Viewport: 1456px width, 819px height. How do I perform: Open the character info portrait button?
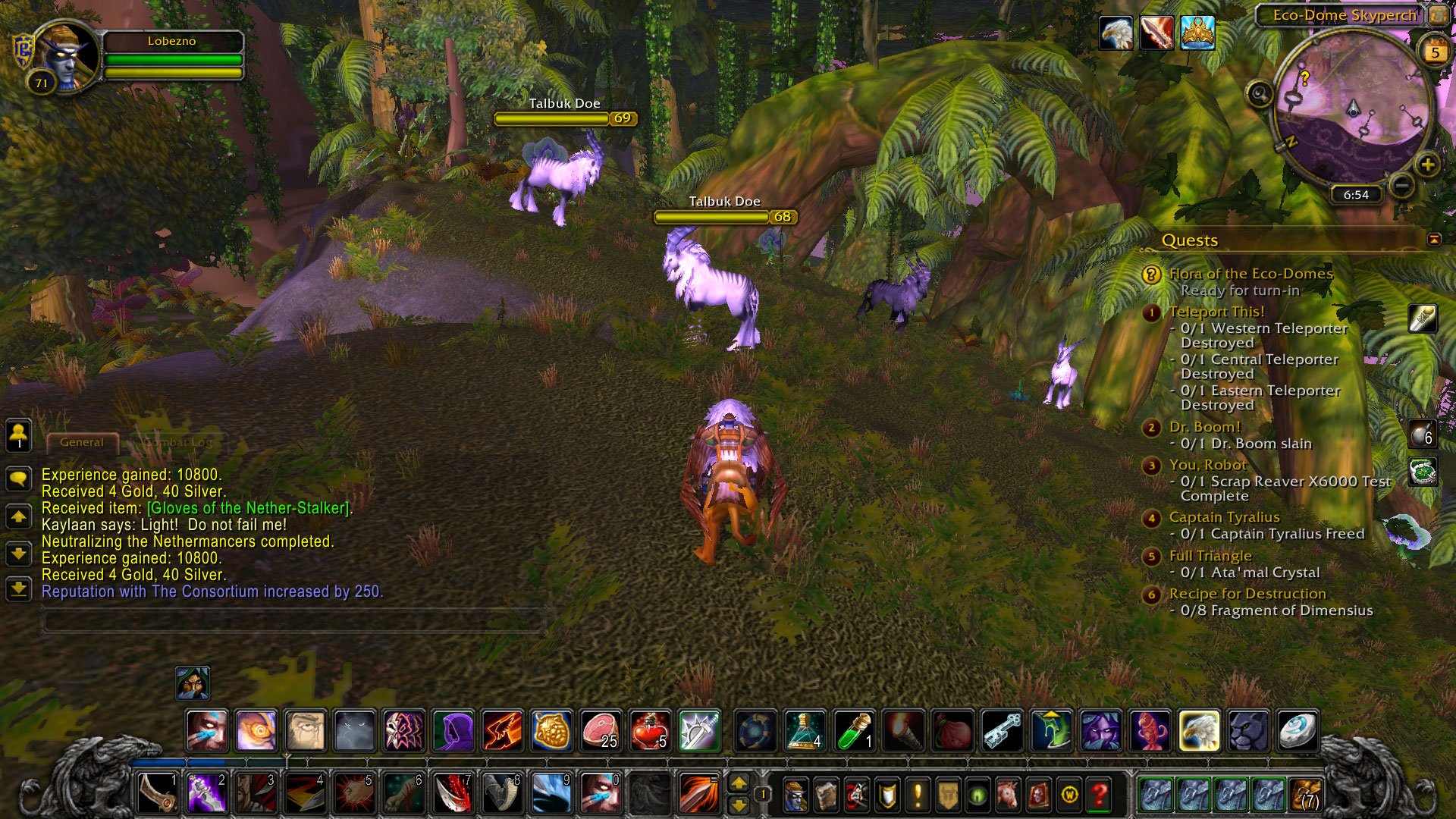pos(795,795)
